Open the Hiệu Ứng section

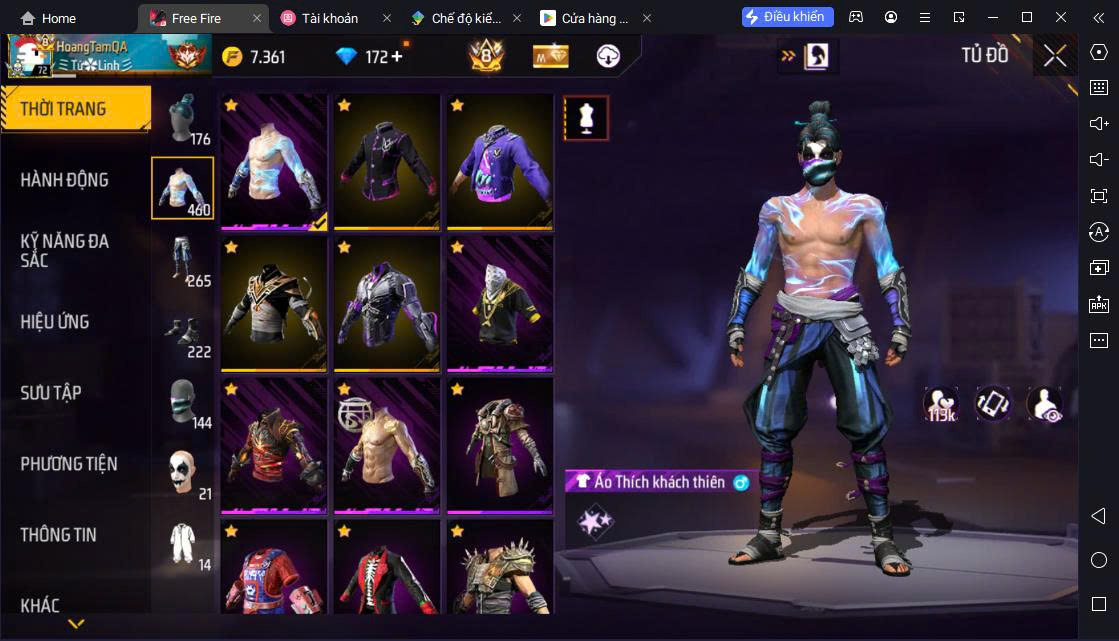(55, 322)
